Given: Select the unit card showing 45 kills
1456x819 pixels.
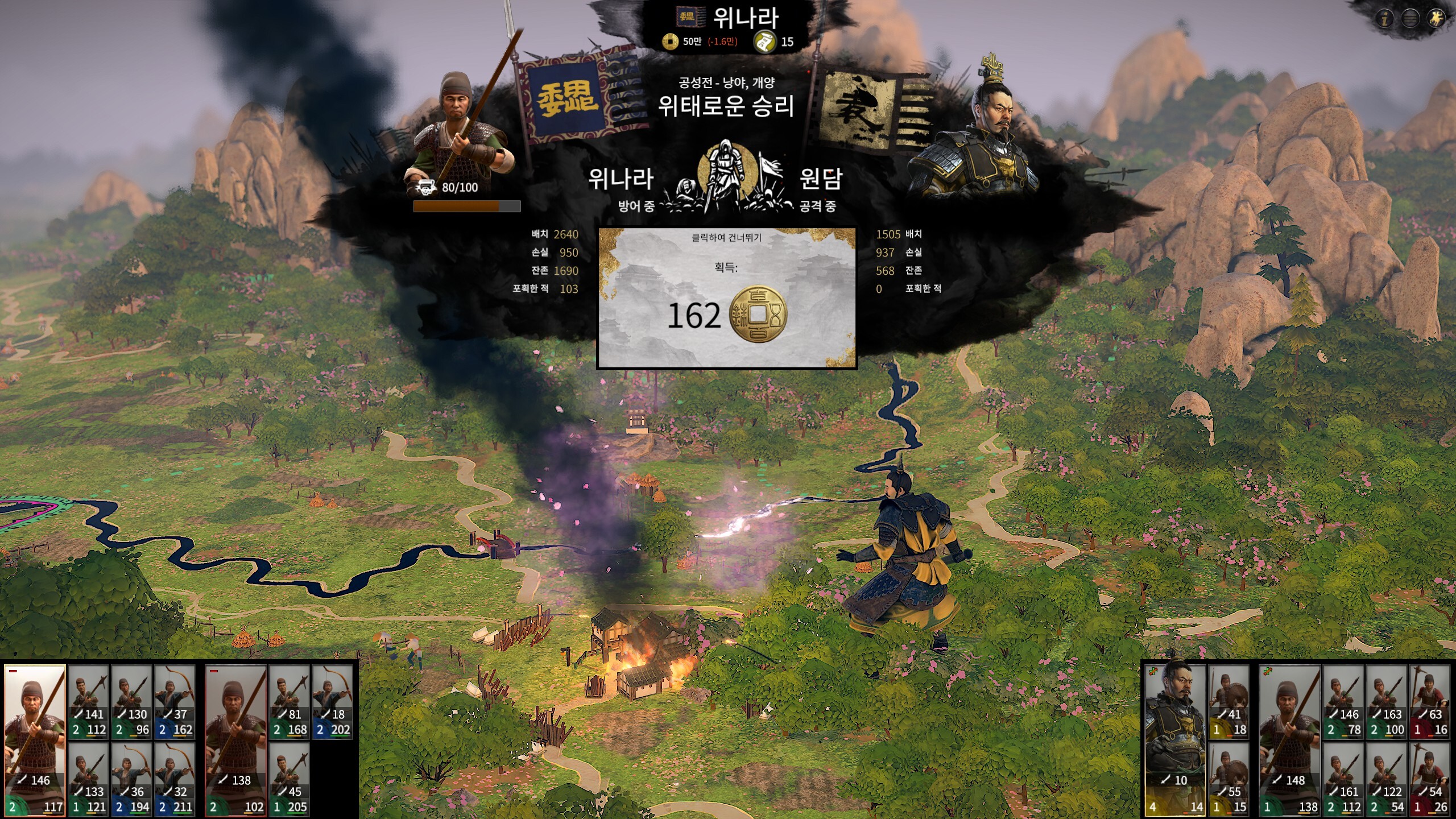Looking at the screenshot, I should point(289,779).
